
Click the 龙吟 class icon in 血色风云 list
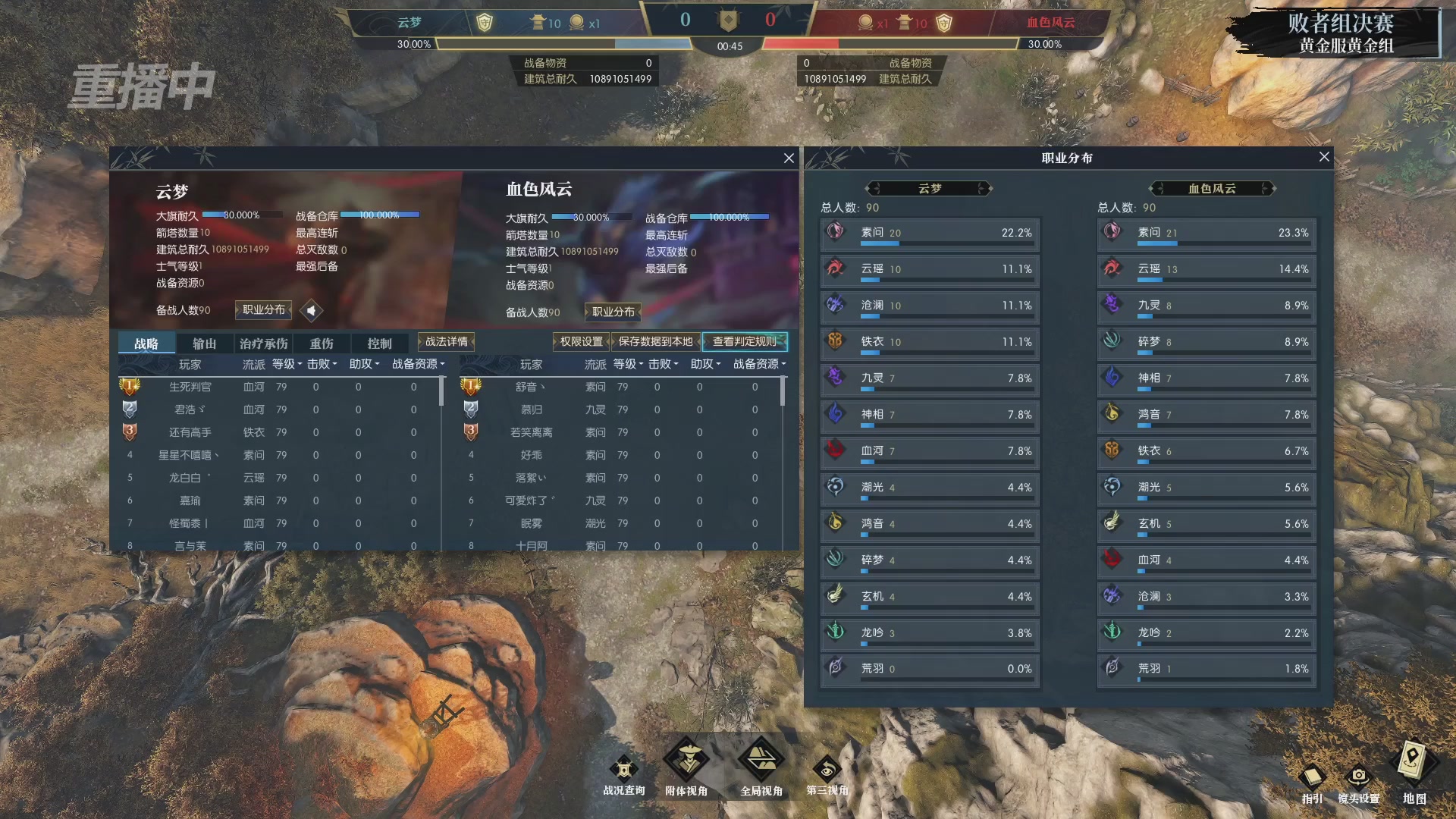point(1112,632)
